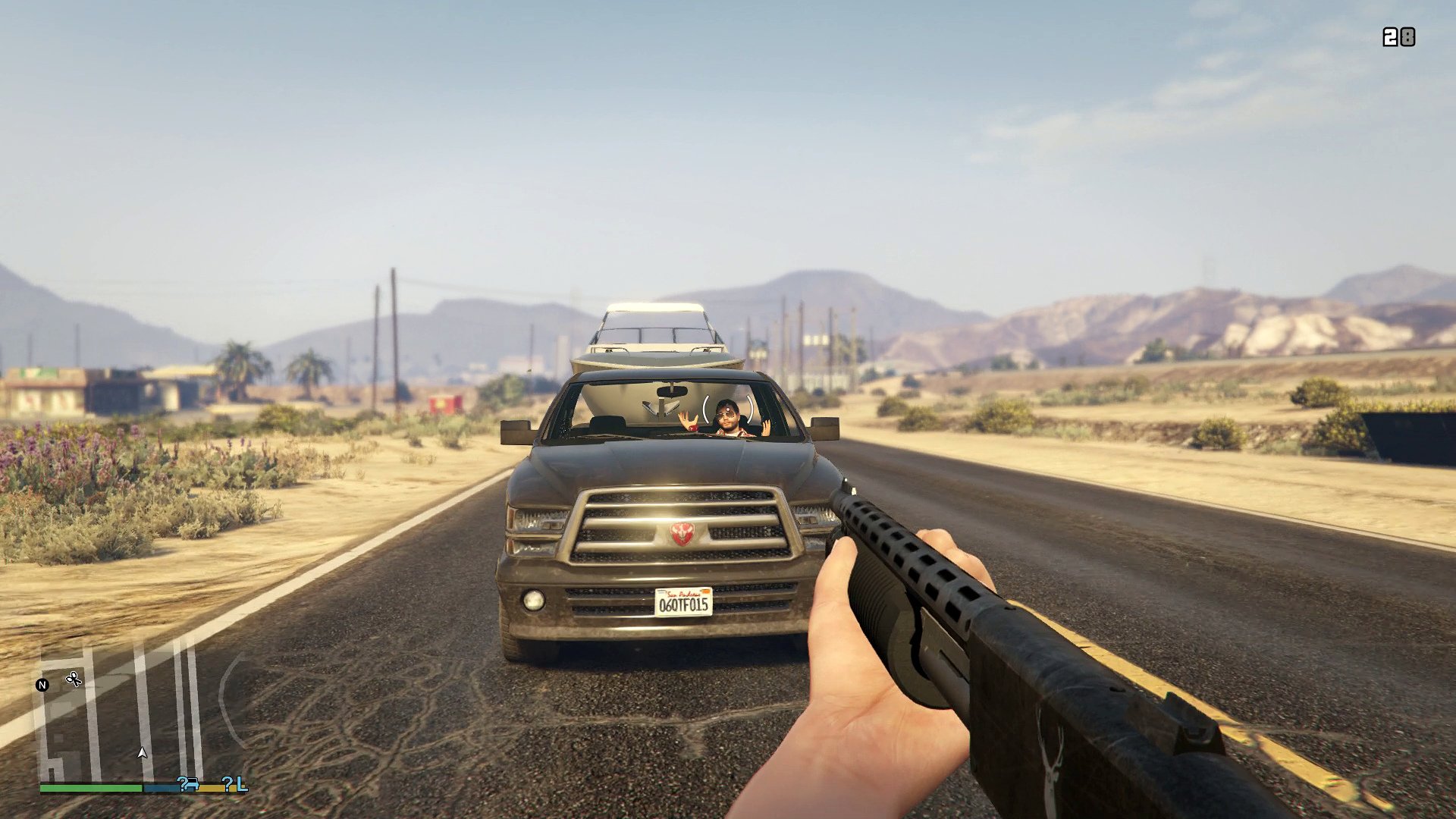The image size is (1456, 819).
Task: Select the crosshair reticle on the windshield
Action: [728, 409]
